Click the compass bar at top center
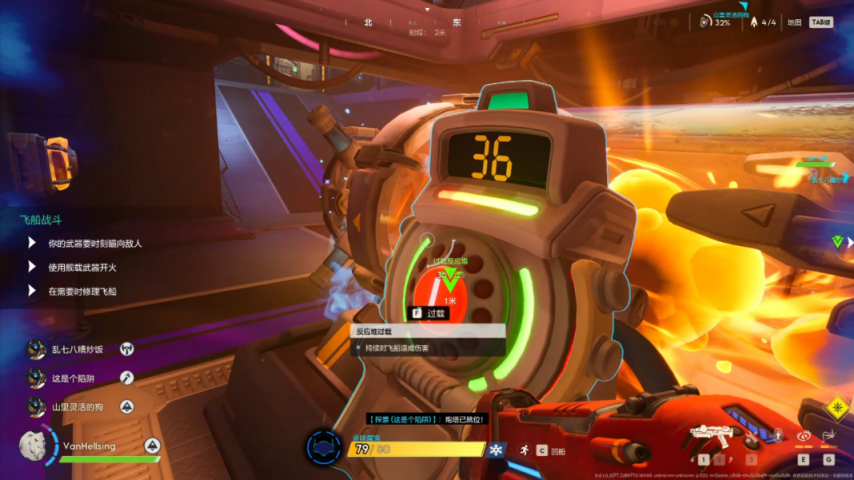This screenshot has height=480, width=854. click(x=426, y=21)
